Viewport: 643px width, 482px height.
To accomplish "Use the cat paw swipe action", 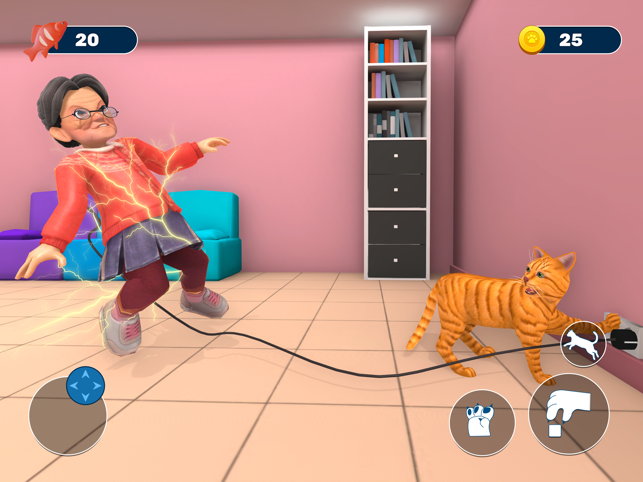I will pyautogui.click(x=482, y=423).
